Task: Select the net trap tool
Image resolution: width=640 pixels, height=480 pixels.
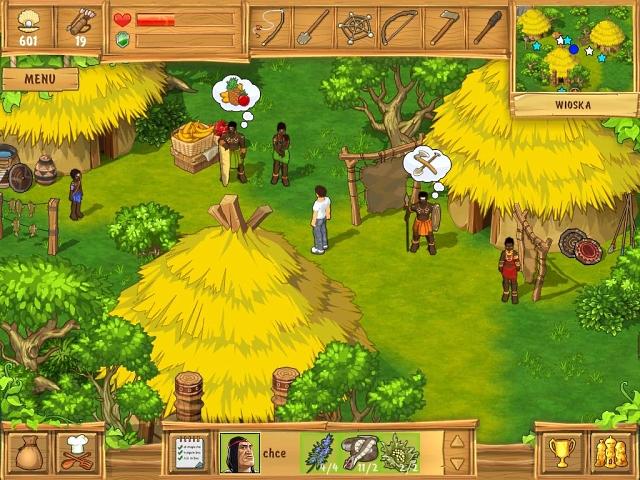Action: coord(357,27)
